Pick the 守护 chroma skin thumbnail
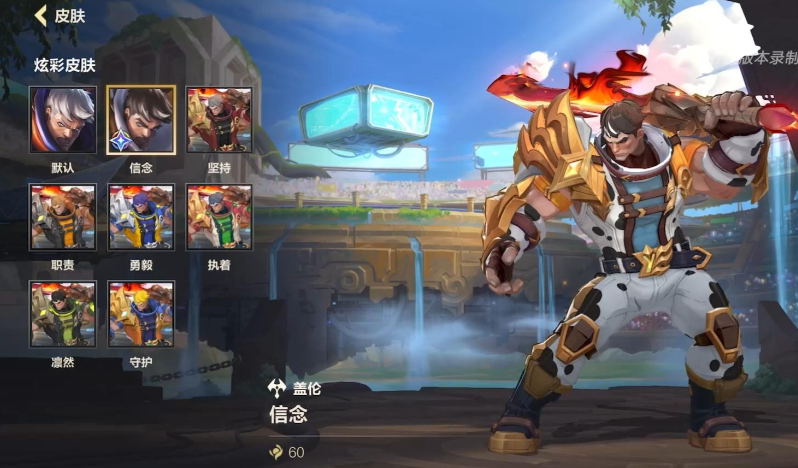The width and height of the screenshot is (798, 468). [x=141, y=314]
